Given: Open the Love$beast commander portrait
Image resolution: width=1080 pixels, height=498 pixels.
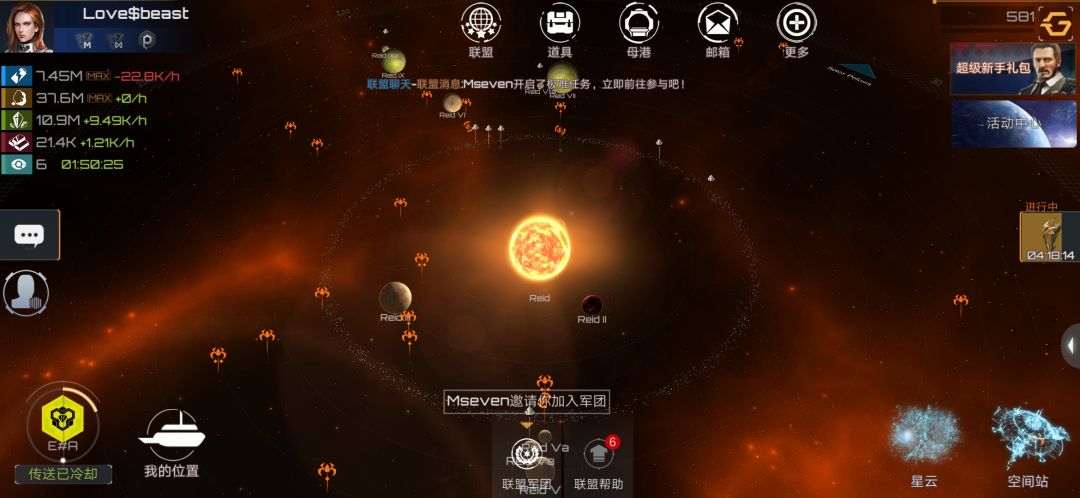Looking at the screenshot, I should (26, 26).
